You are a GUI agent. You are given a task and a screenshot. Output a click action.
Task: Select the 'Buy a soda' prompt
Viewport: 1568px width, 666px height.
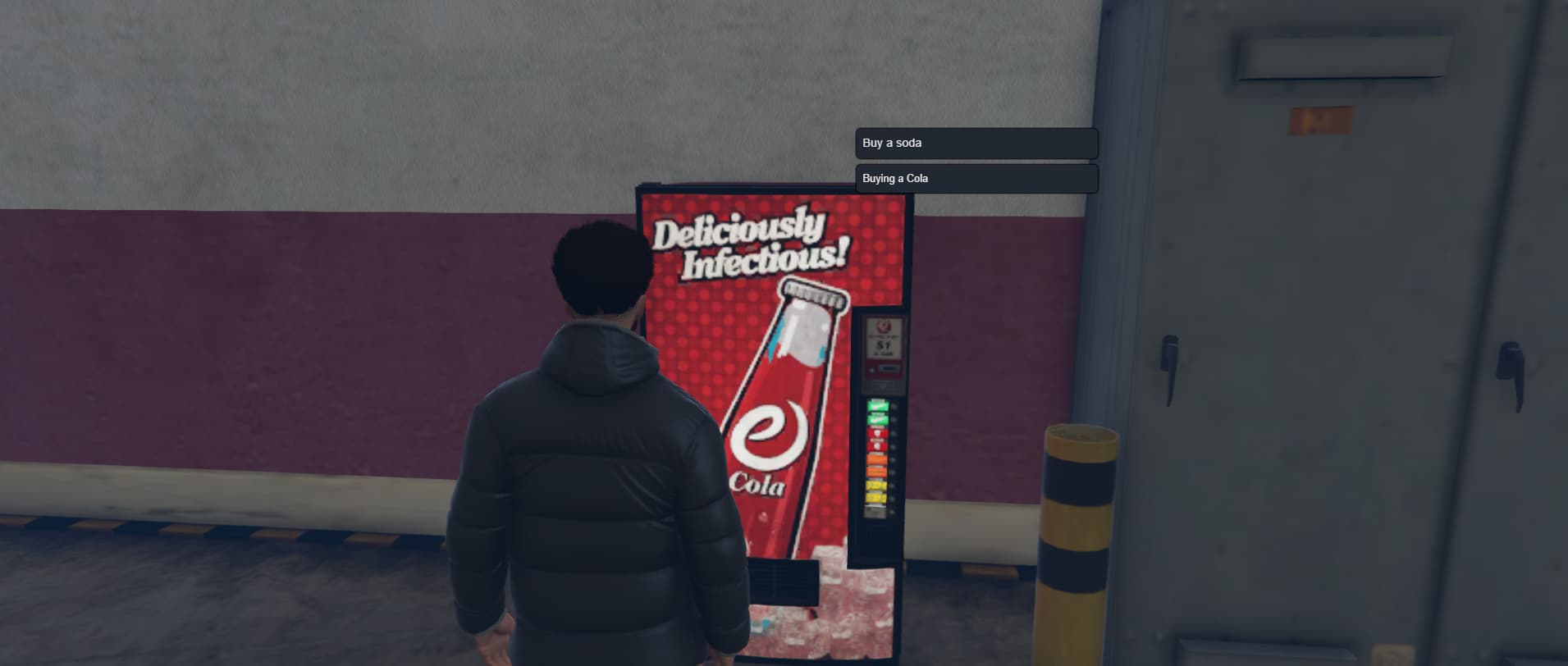(976, 143)
